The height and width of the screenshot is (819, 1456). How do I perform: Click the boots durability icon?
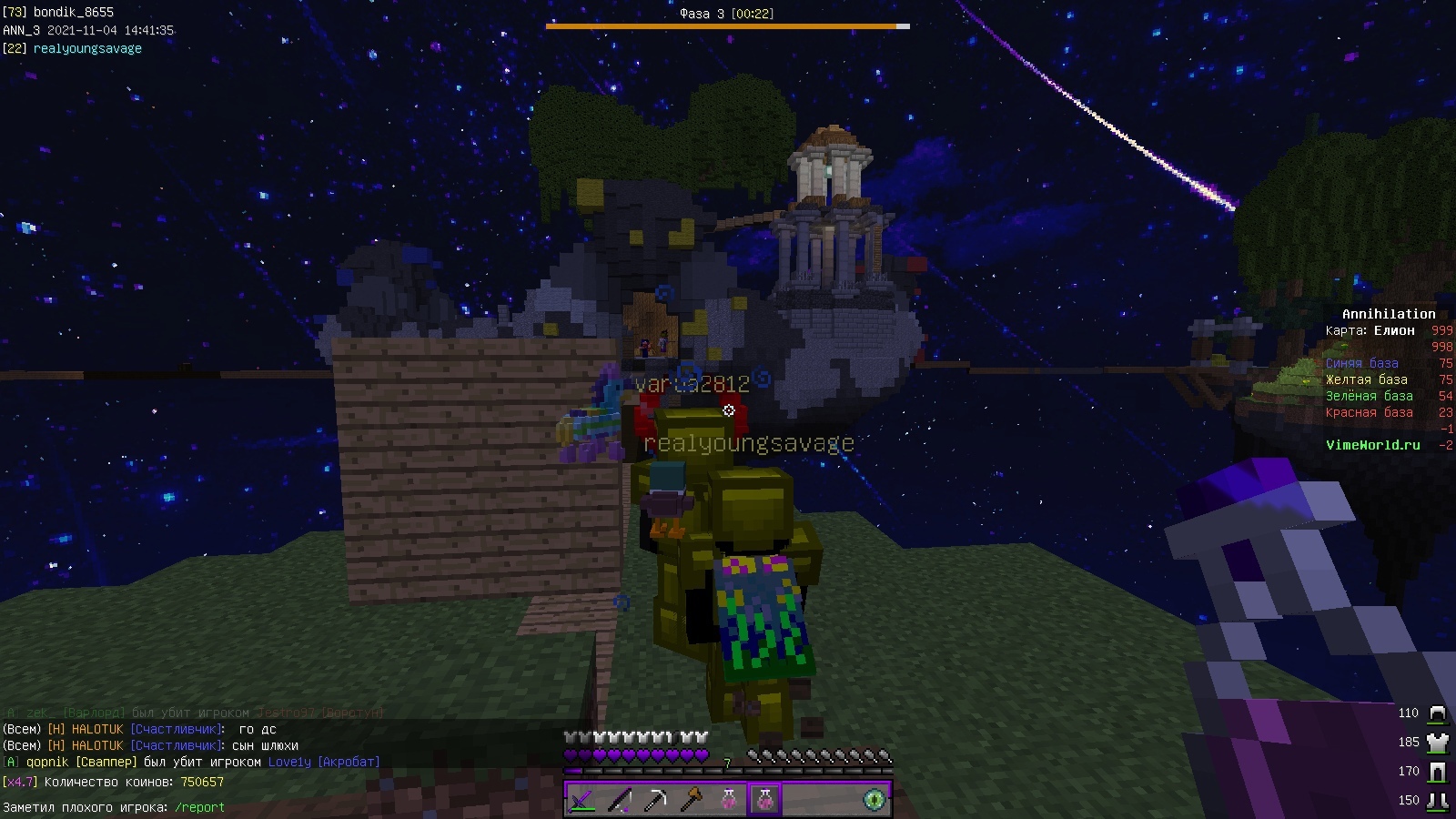pos(1437,801)
